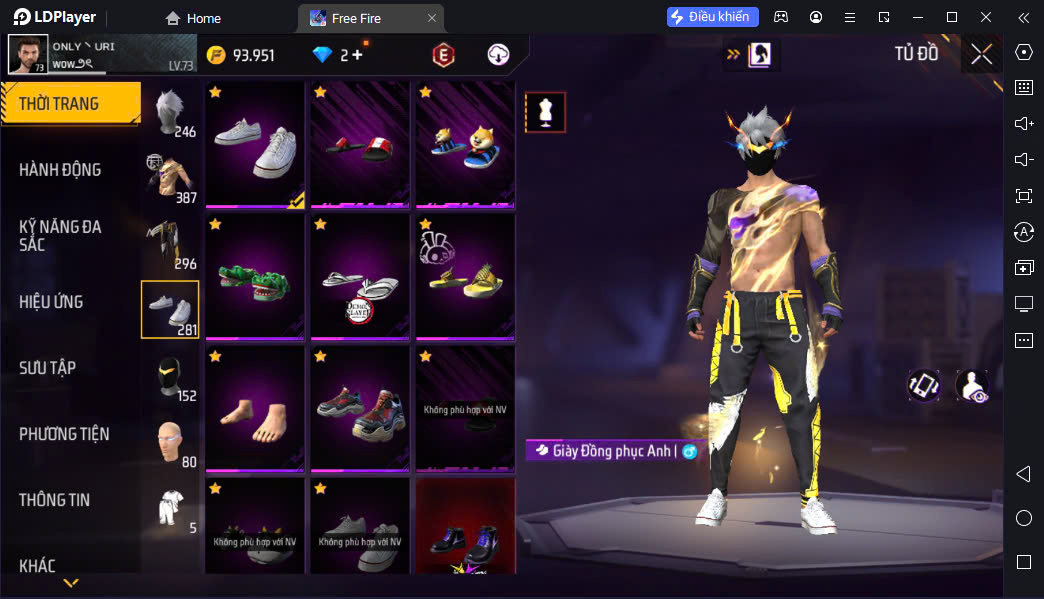Pick the bare feet item
1044x599 pixels.
coord(255,409)
